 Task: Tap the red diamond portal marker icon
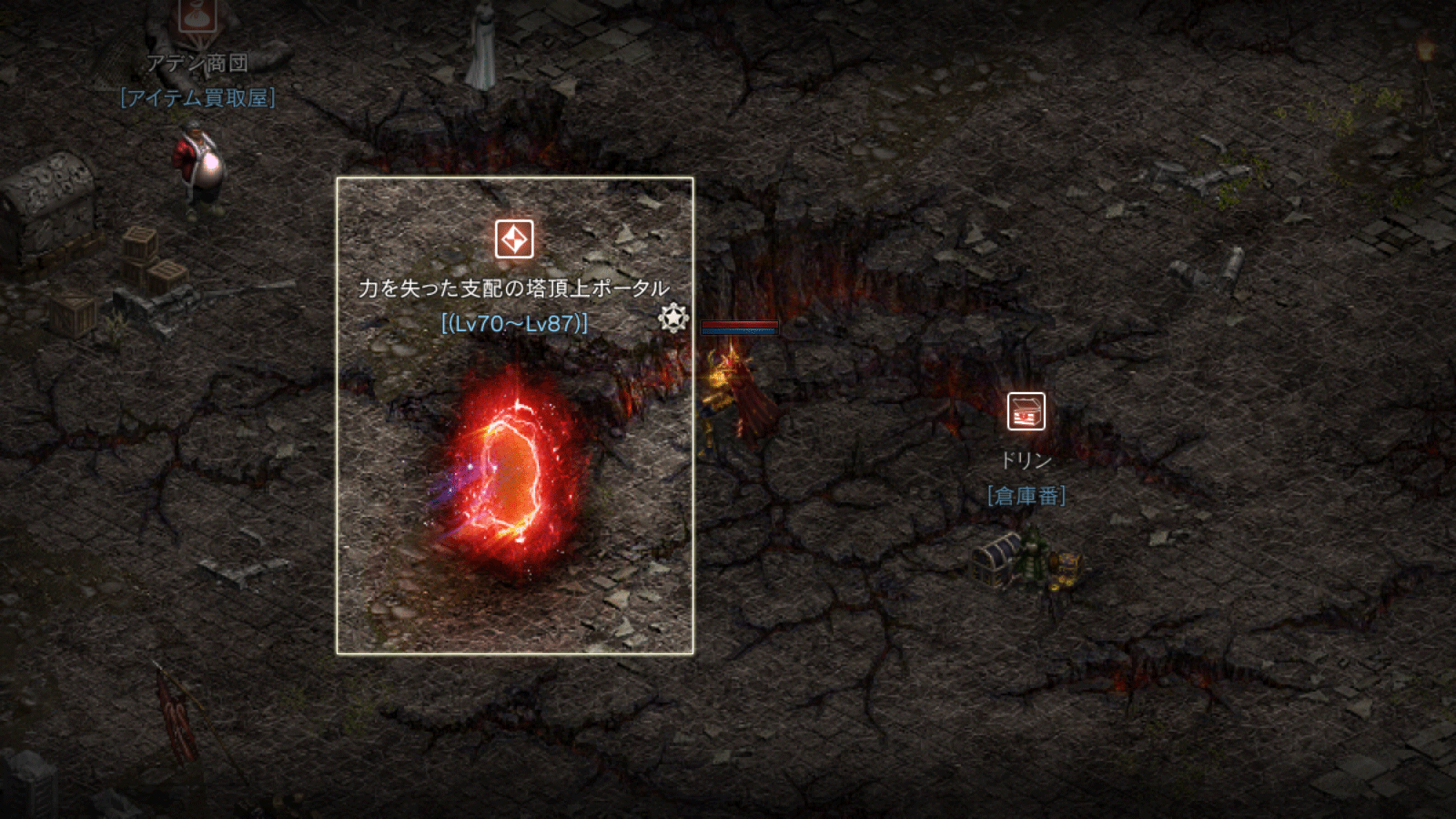coord(514,240)
